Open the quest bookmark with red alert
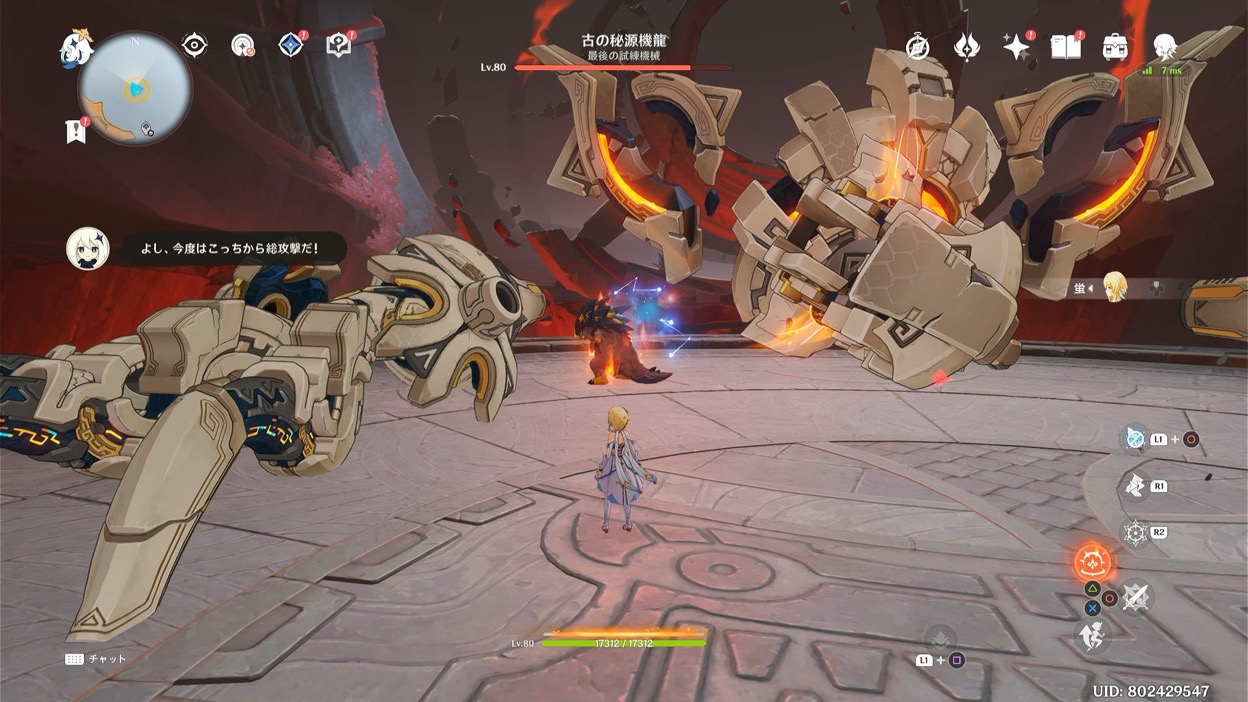This screenshot has width=1248, height=702. [76, 131]
